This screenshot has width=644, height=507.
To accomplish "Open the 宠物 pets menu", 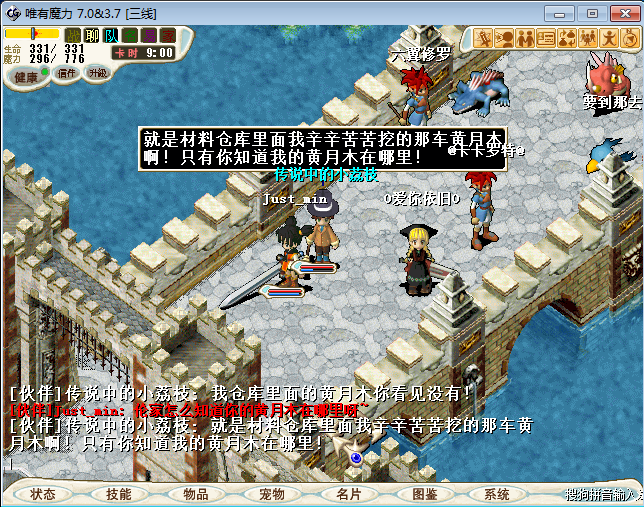I will [x=272, y=494].
